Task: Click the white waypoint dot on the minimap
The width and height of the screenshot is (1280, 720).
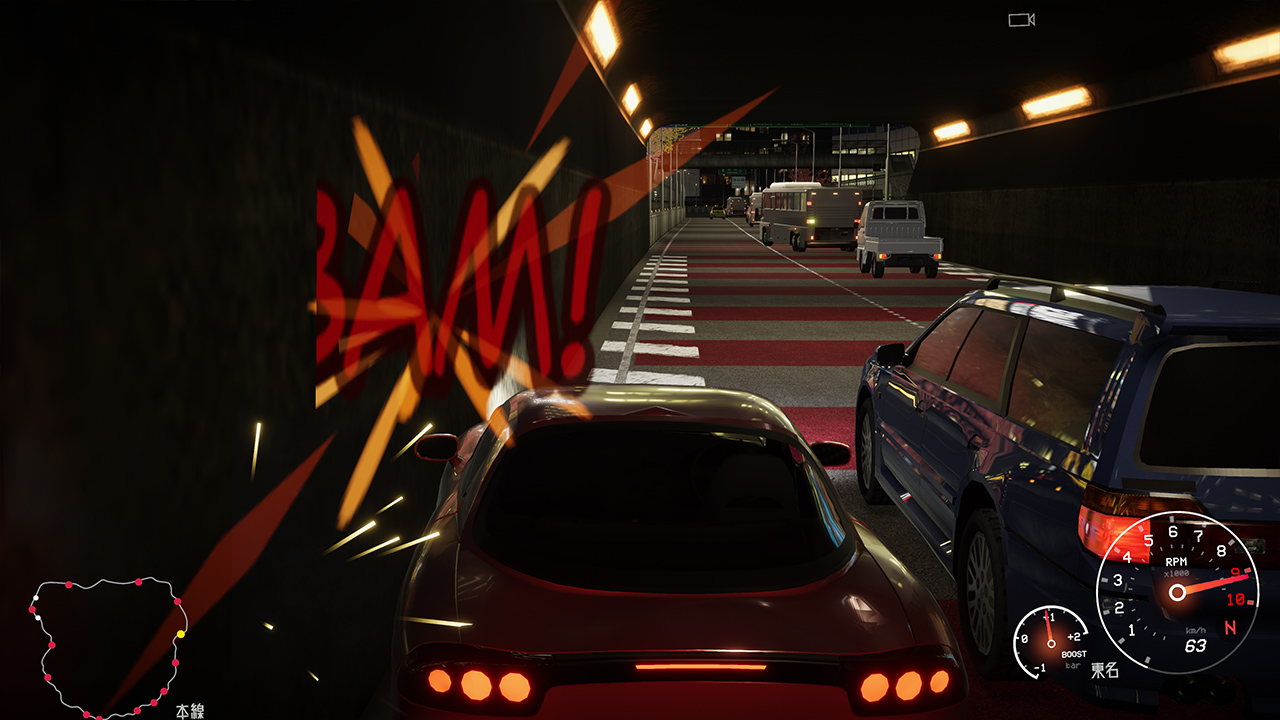Action: [36, 598]
